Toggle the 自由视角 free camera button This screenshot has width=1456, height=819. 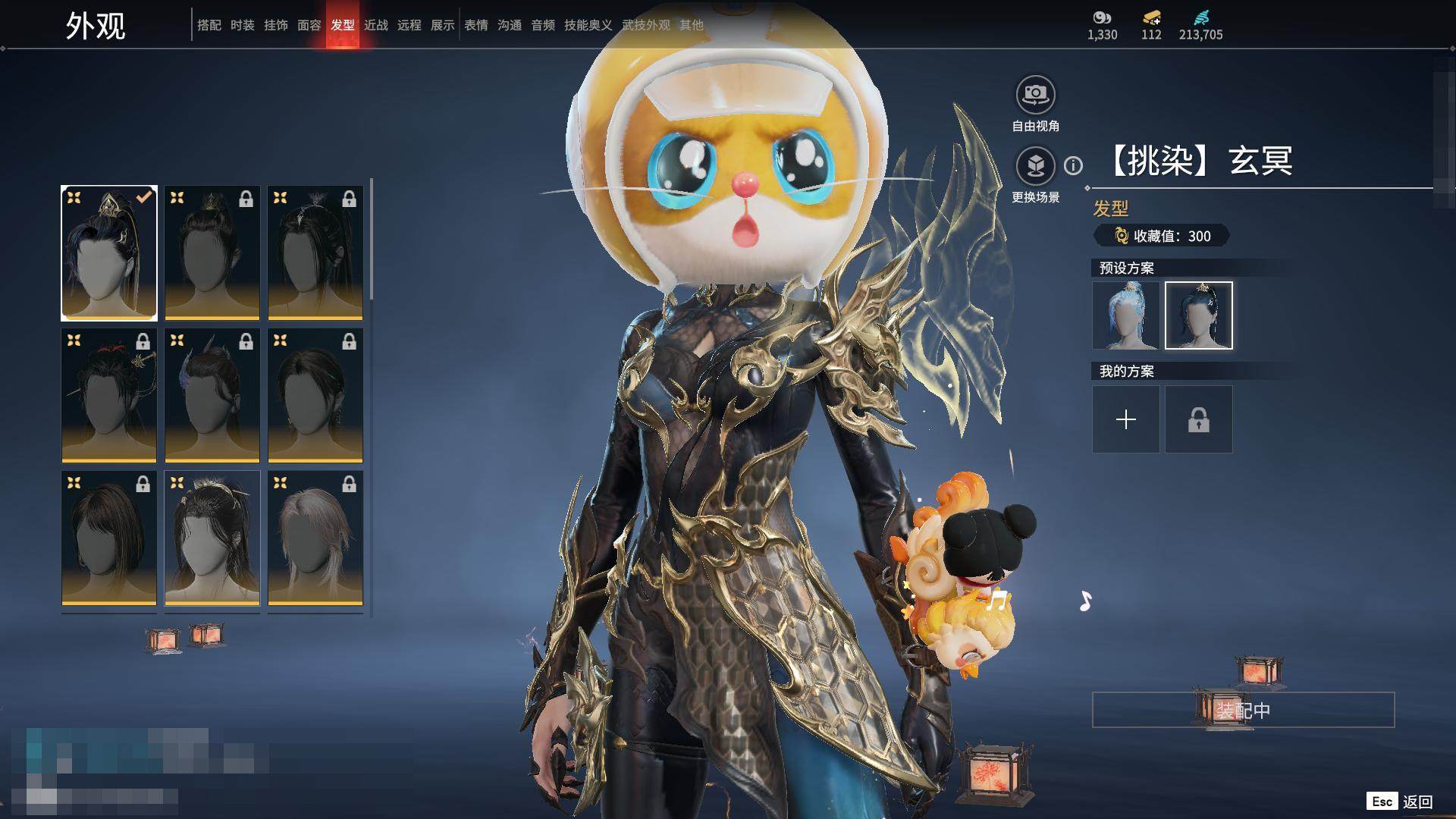1035,96
